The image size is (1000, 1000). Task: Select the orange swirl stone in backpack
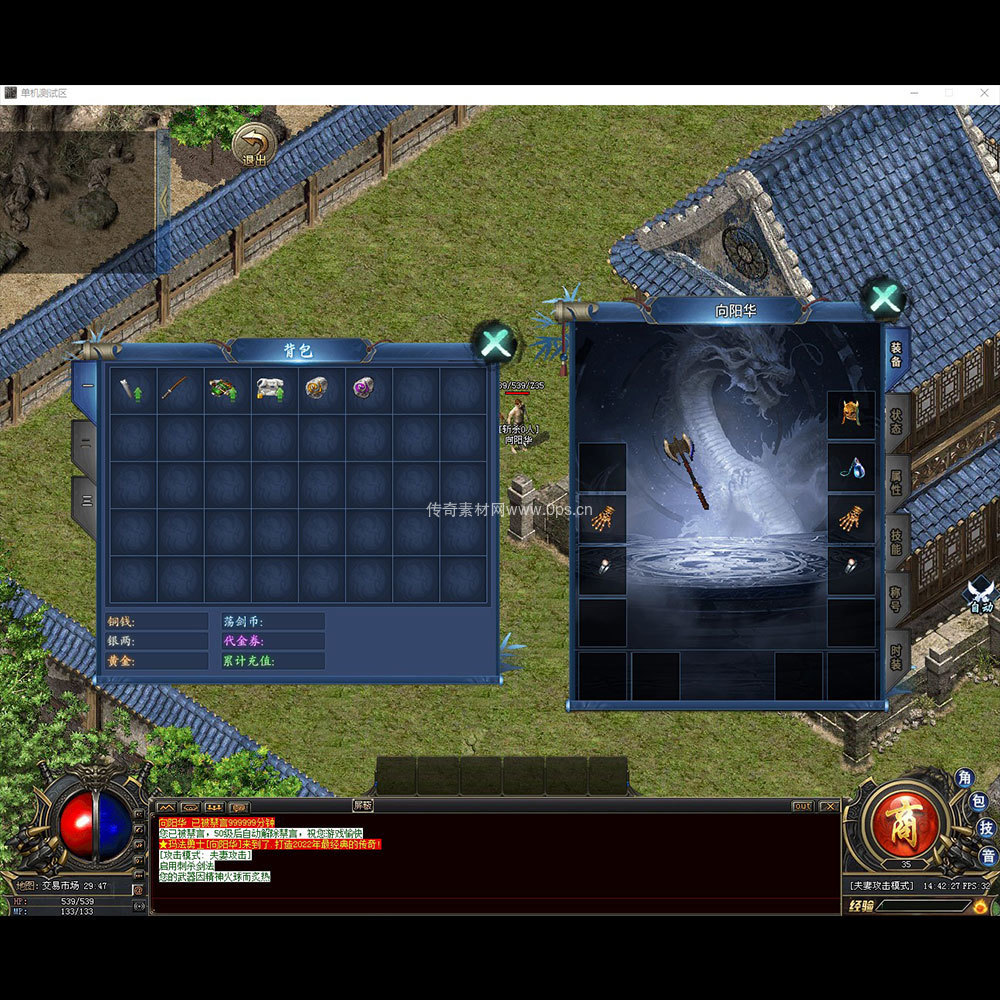tap(317, 388)
